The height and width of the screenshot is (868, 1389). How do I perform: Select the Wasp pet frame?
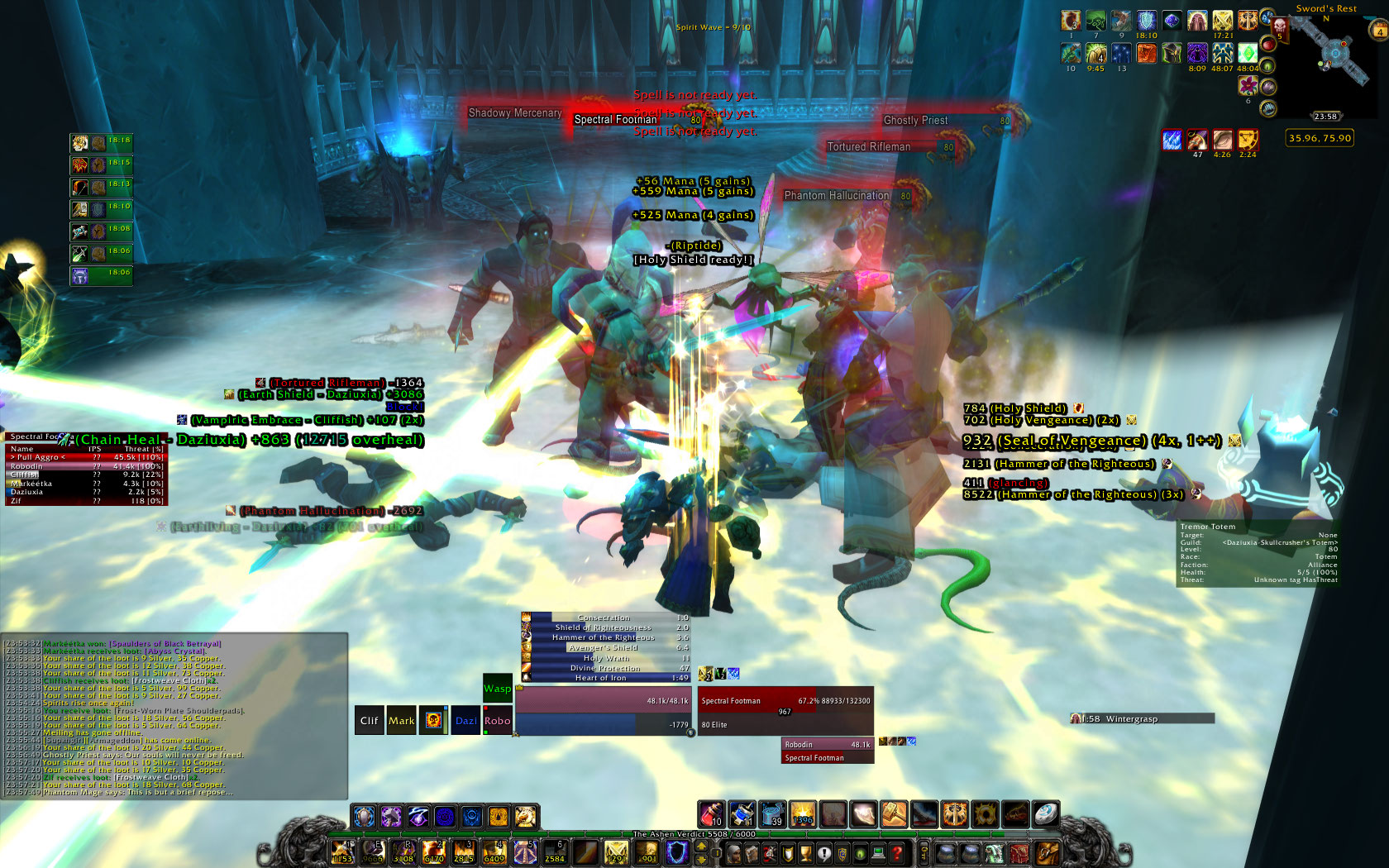pyautogui.click(x=497, y=689)
